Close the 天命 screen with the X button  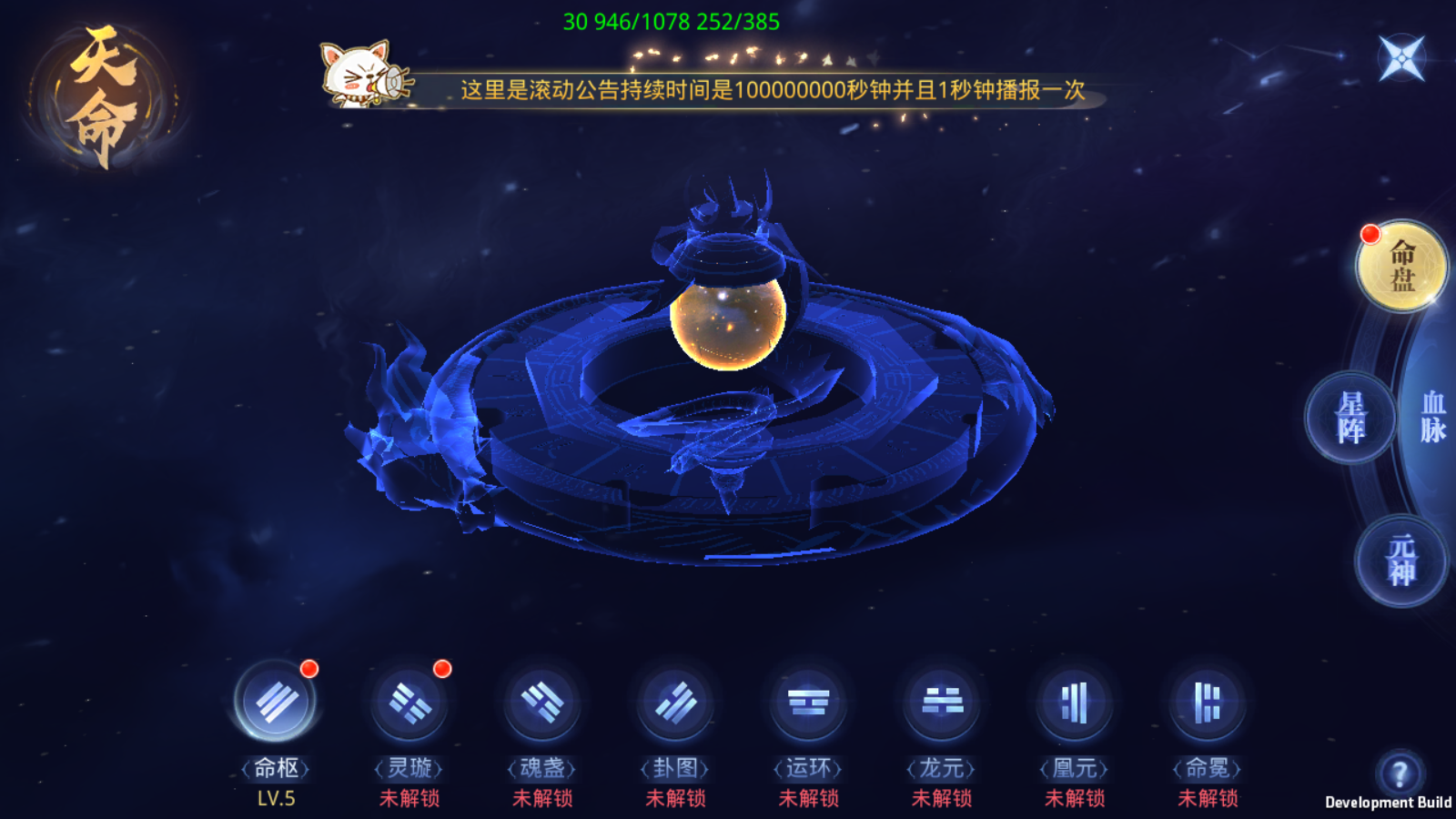point(1401,58)
